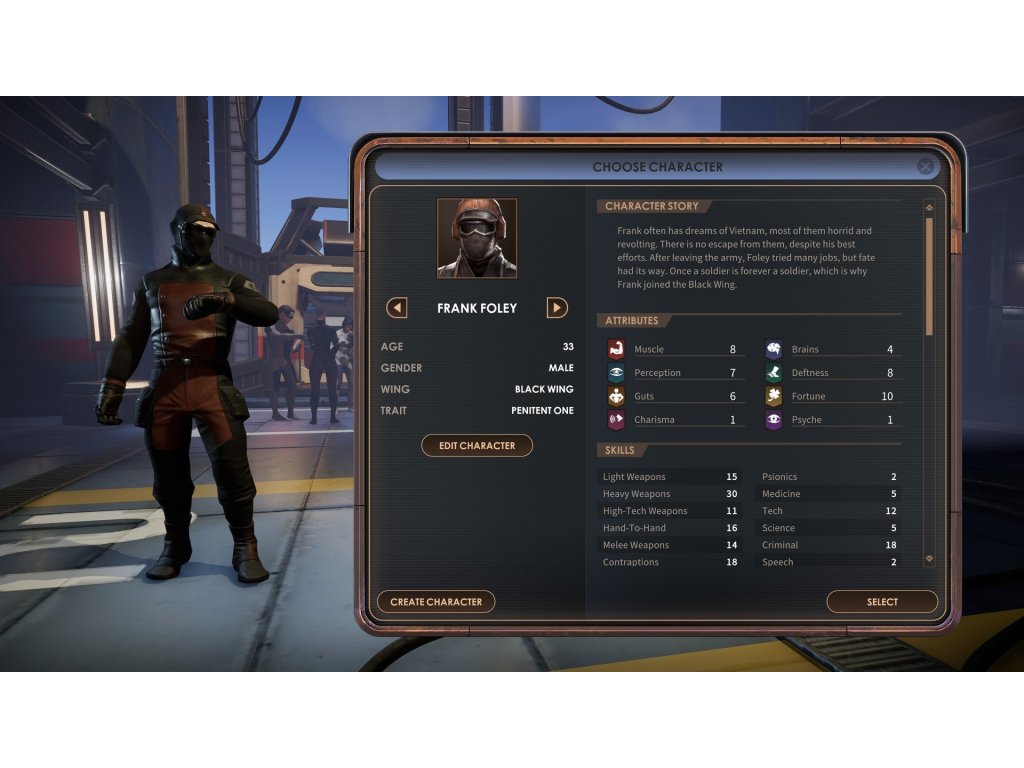Select the Brains attribute icon

click(x=774, y=349)
